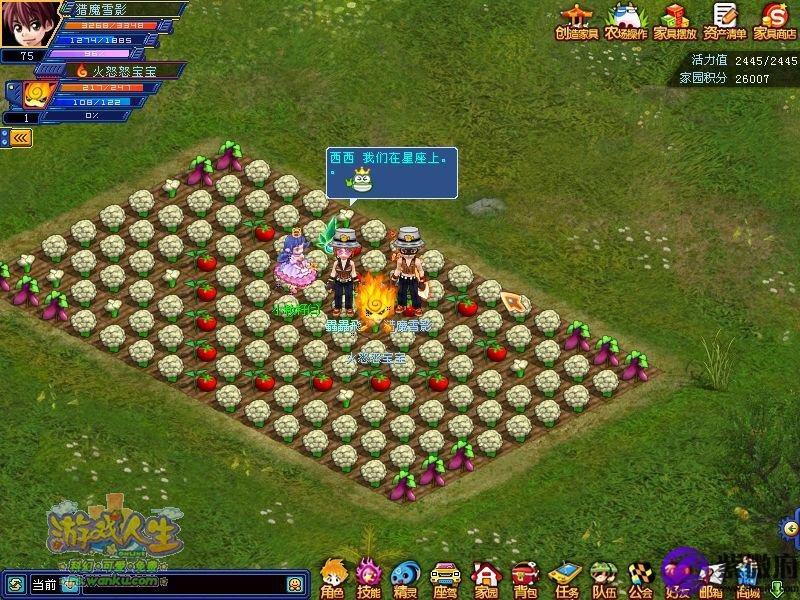View the 任务 quest log
The image size is (800, 600).
[x=566, y=578]
